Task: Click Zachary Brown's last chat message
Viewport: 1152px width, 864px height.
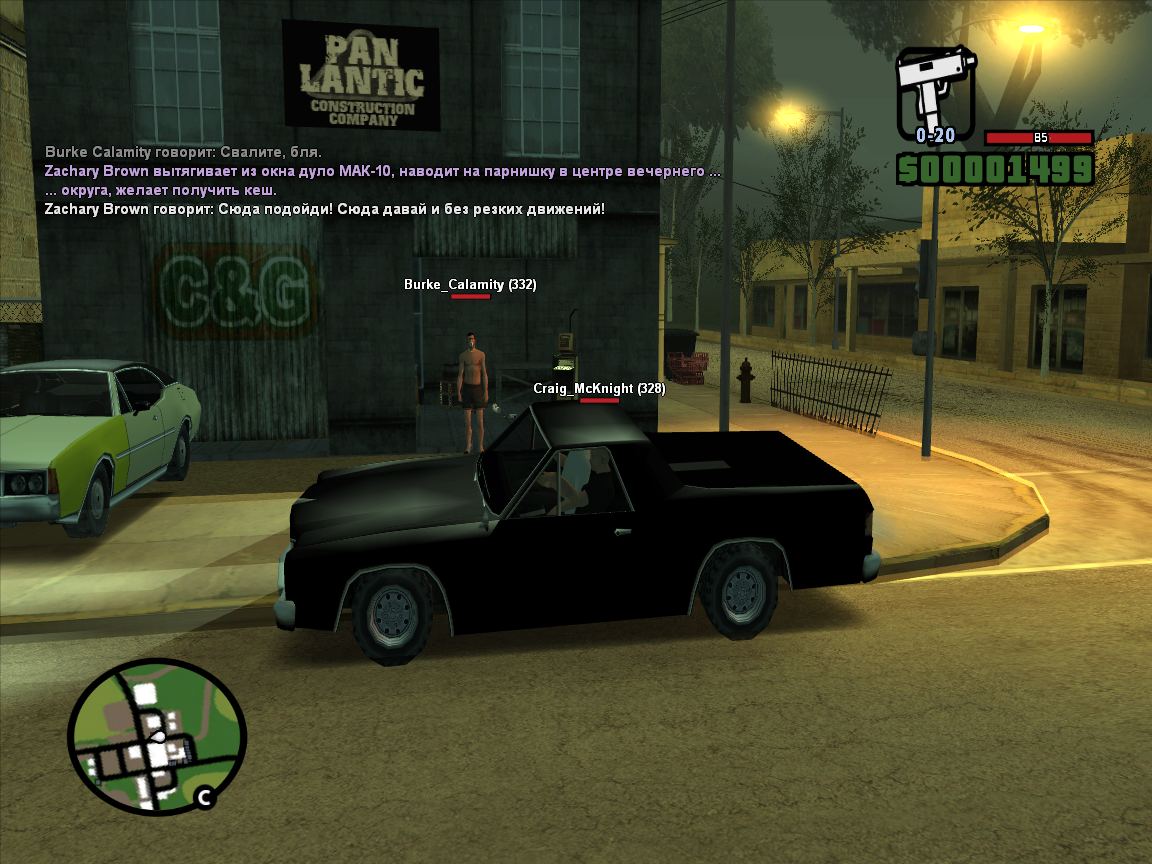Action: click(324, 209)
